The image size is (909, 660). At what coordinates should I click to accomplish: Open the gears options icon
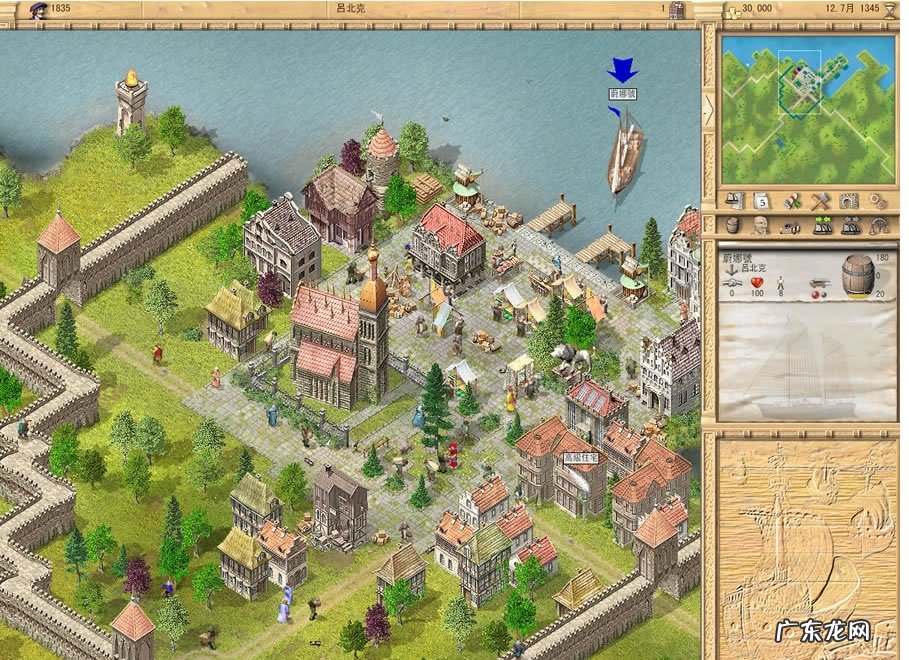(x=879, y=200)
